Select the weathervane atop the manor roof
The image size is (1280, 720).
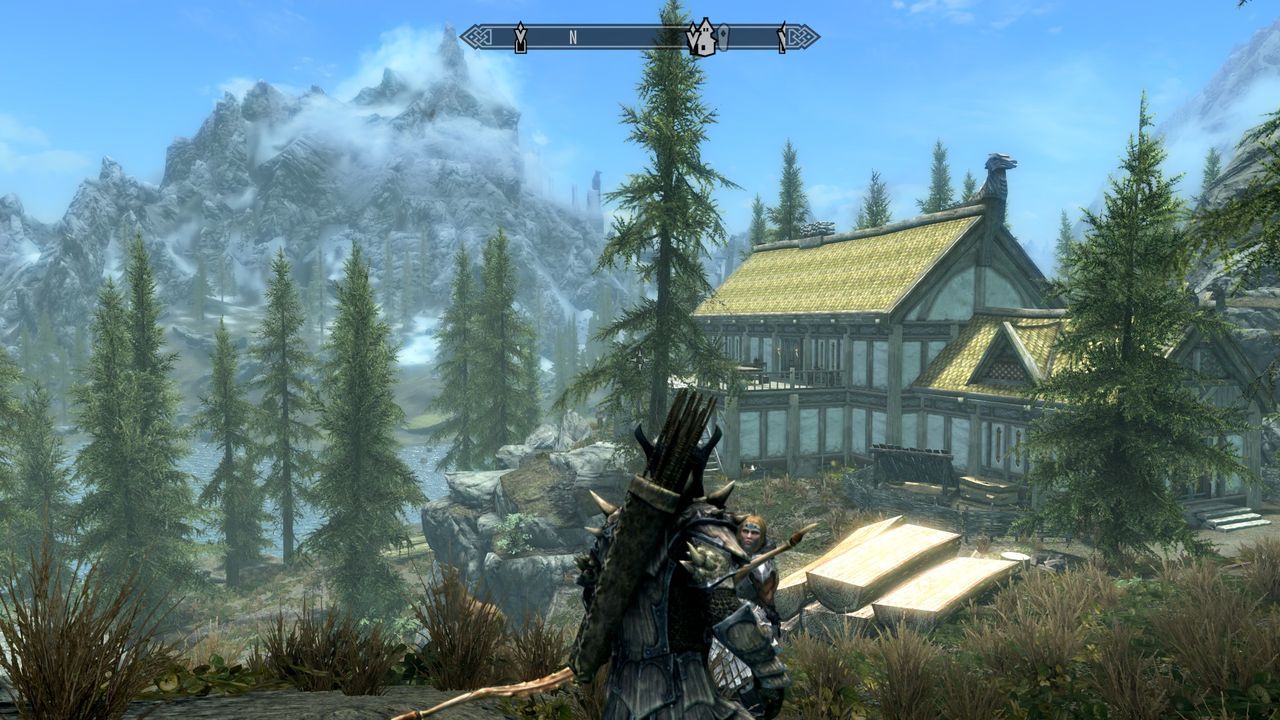[819, 228]
